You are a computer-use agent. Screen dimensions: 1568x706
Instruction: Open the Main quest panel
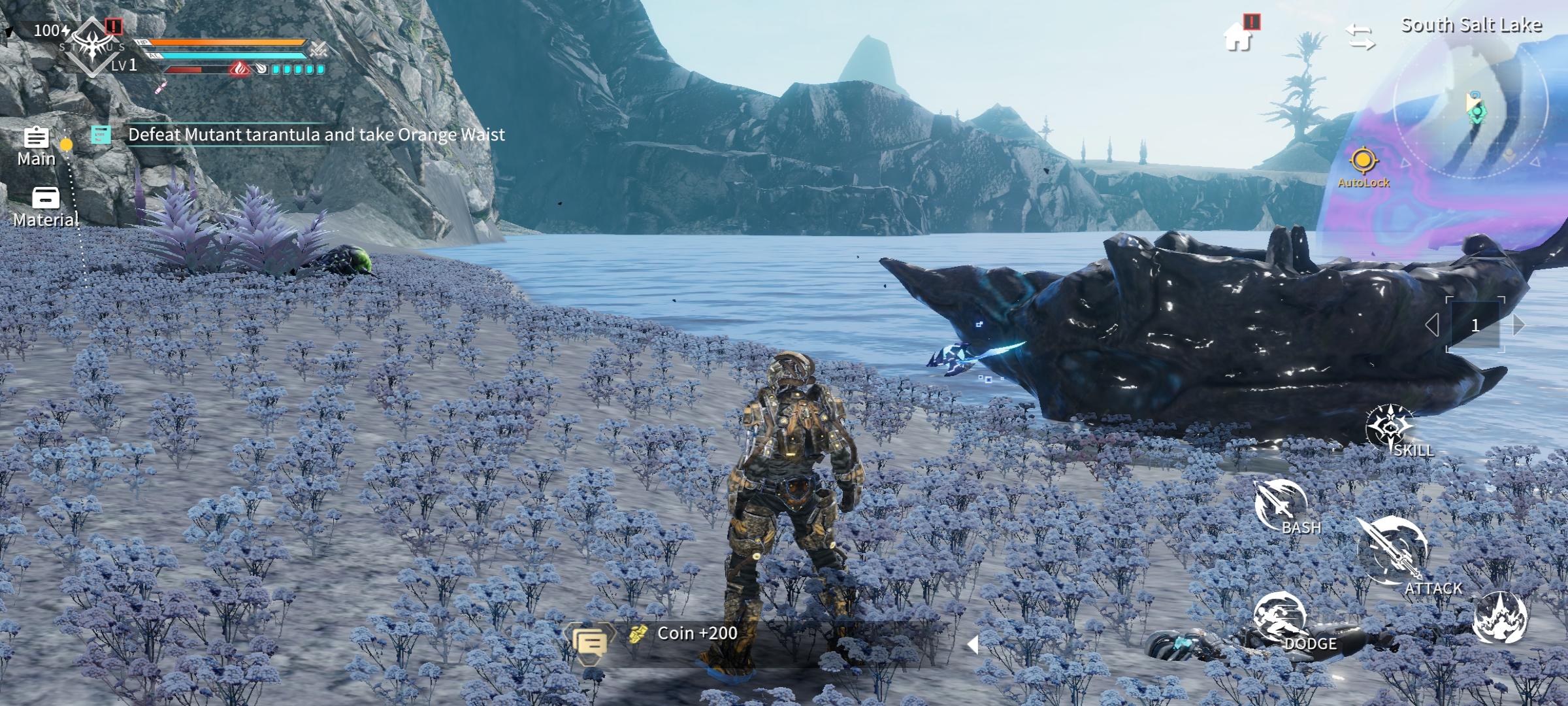pos(36,145)
